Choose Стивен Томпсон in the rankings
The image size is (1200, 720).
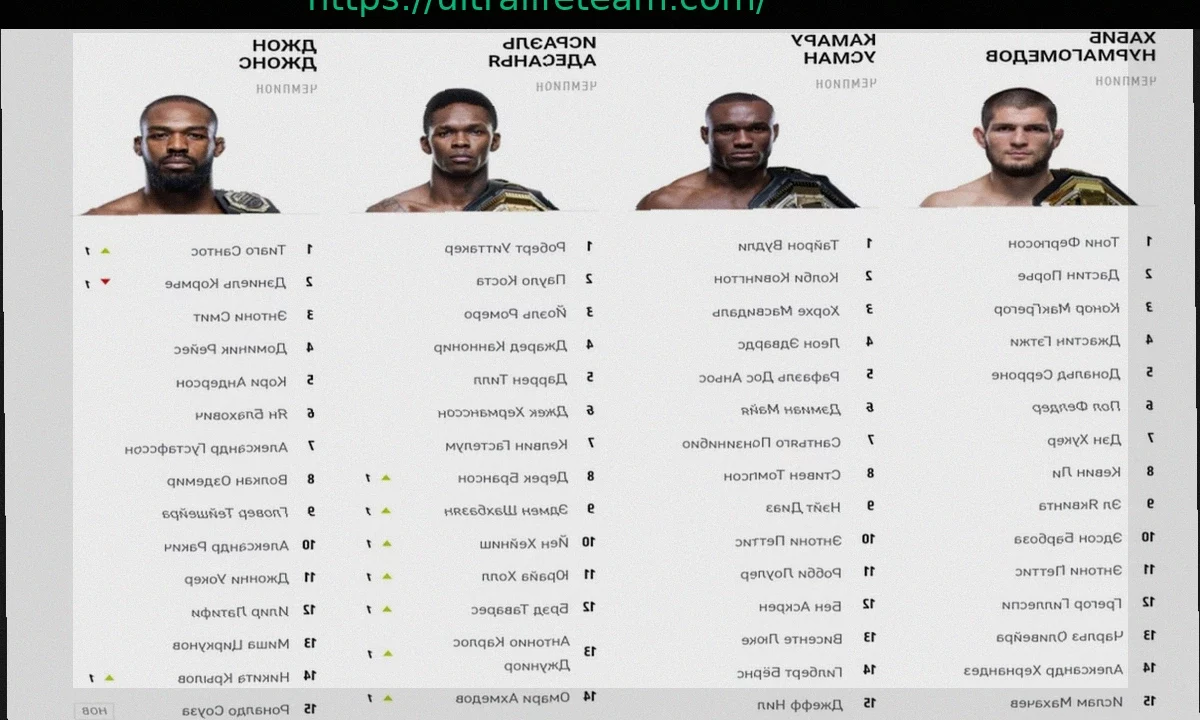(x=782, y=475)
